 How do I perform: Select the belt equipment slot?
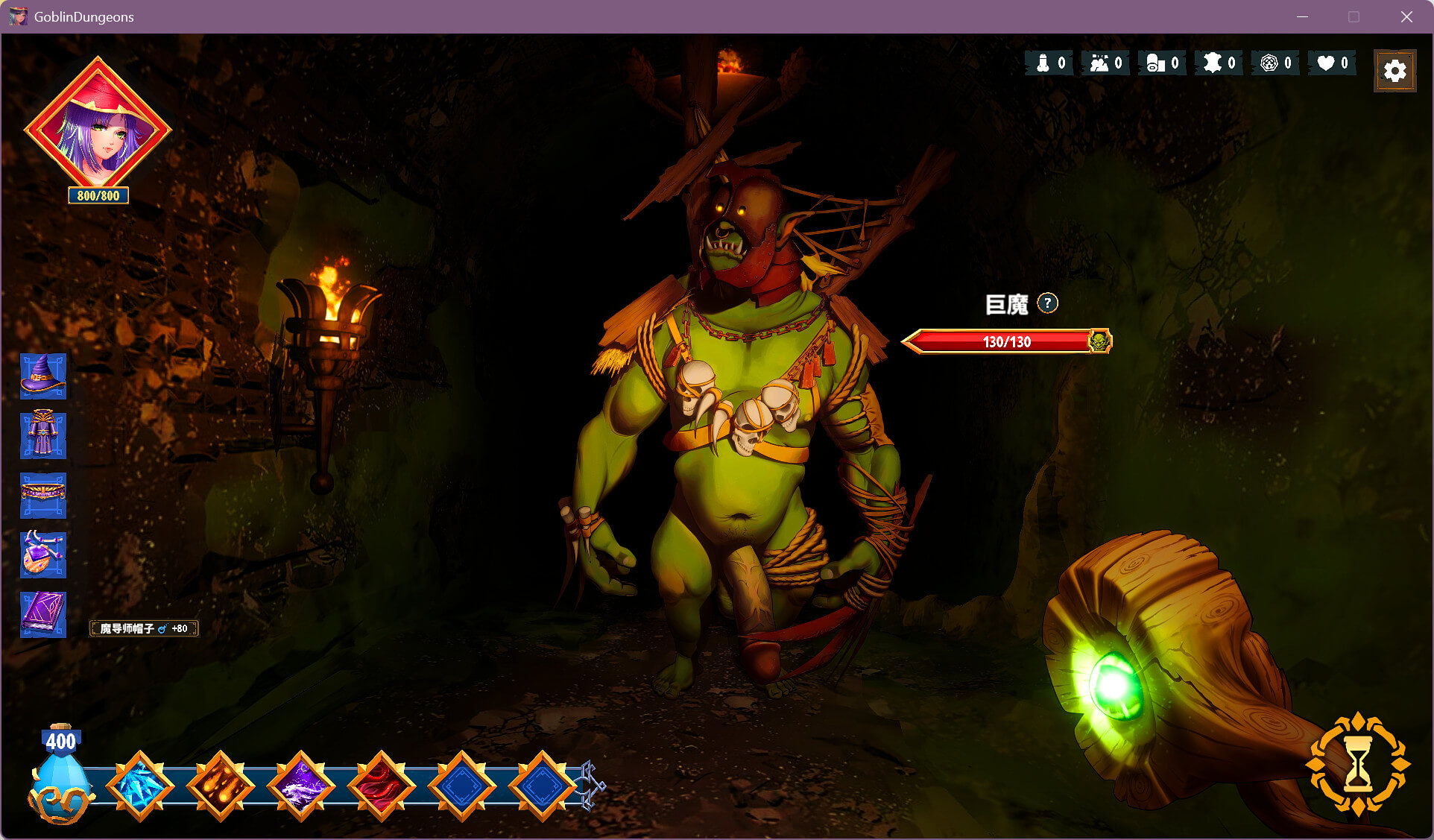pos(43,495)
